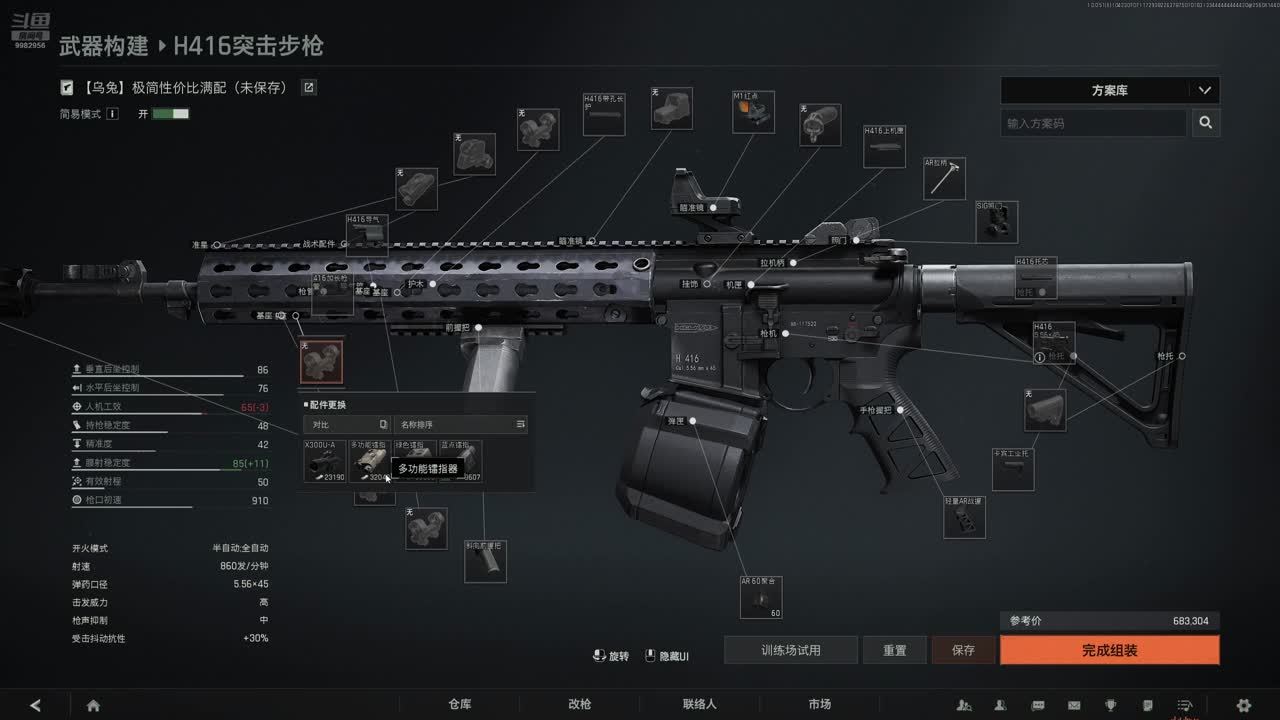Select the M1红点 red dot sight slot
This screenshot has width=1280, height=720.
coord(753,113)
